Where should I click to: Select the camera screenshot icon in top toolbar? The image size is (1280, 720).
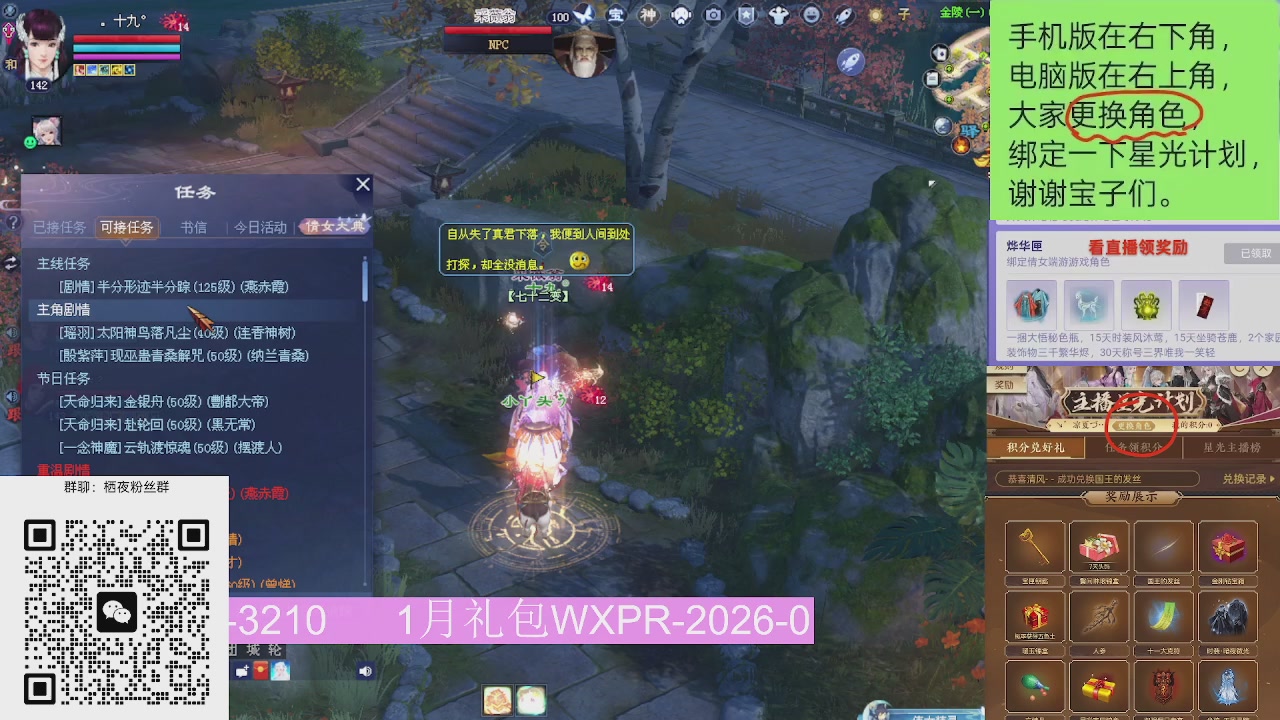click(713, 14)
